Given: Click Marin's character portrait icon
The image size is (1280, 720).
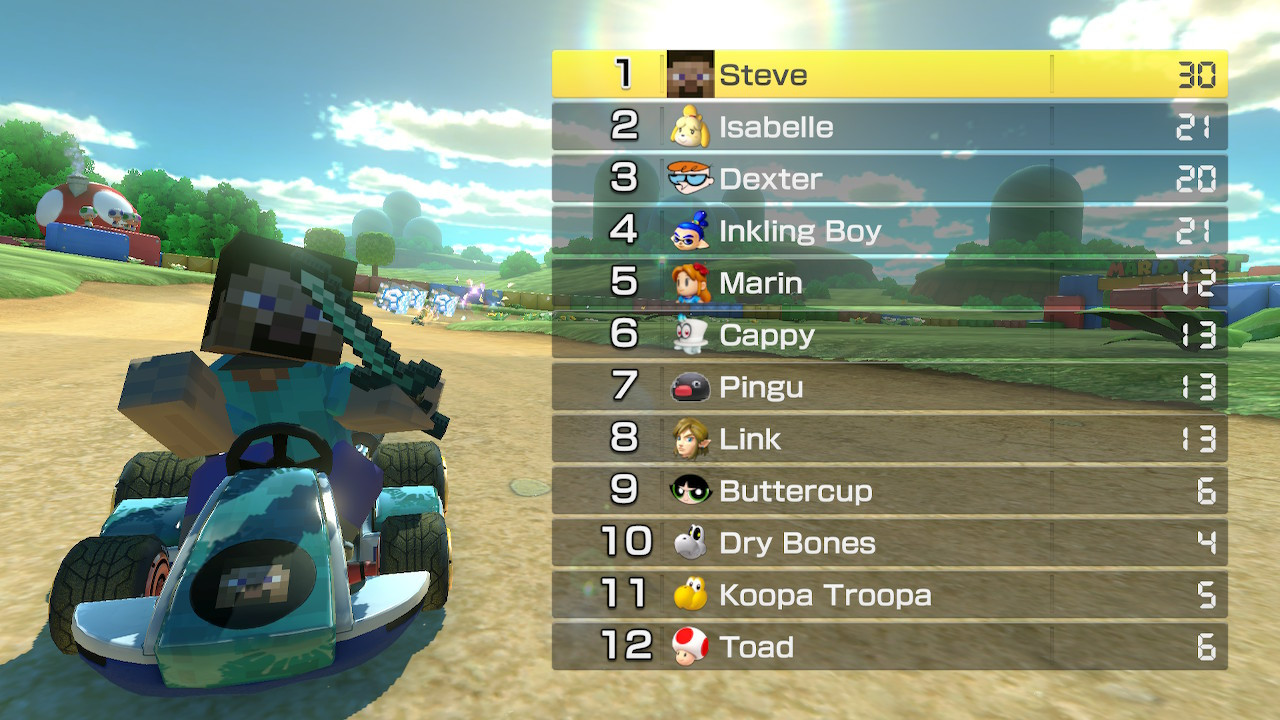Looking at the screenshot, I should (691, 283).
